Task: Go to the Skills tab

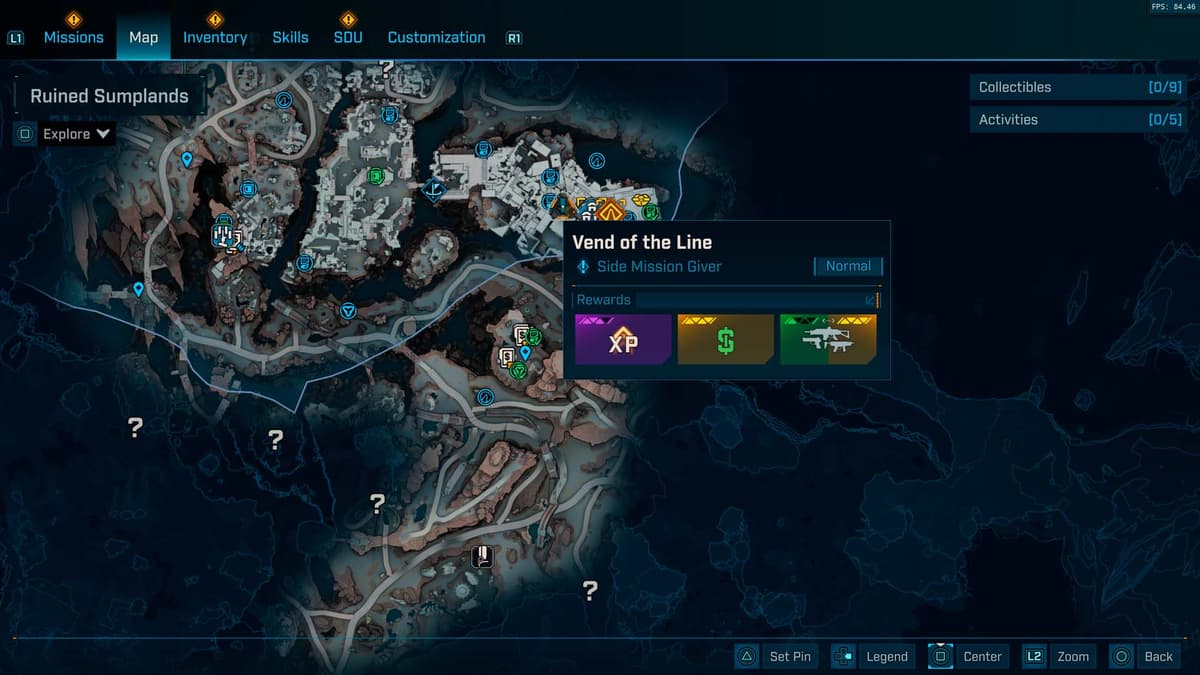Action: pyautogui.click(x=290, y=37)
